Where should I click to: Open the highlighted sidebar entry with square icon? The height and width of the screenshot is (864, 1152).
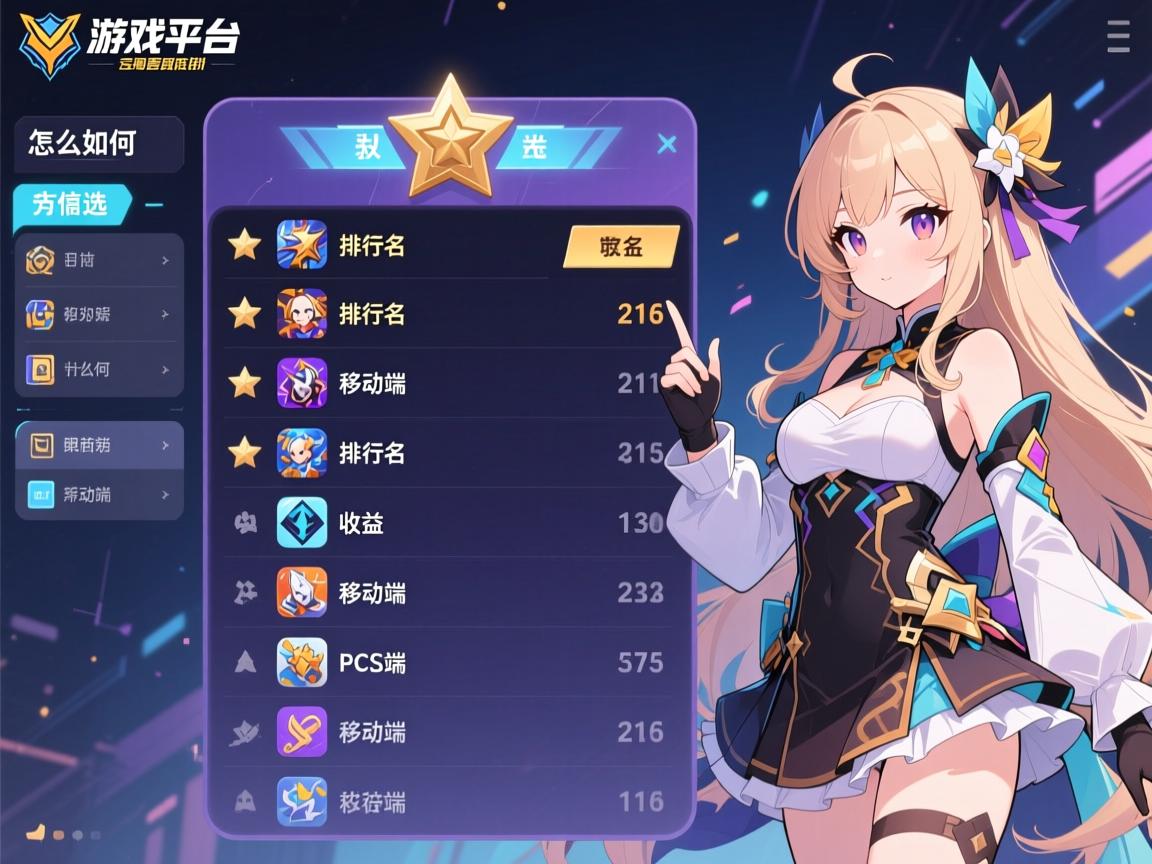tap(99, 445)
